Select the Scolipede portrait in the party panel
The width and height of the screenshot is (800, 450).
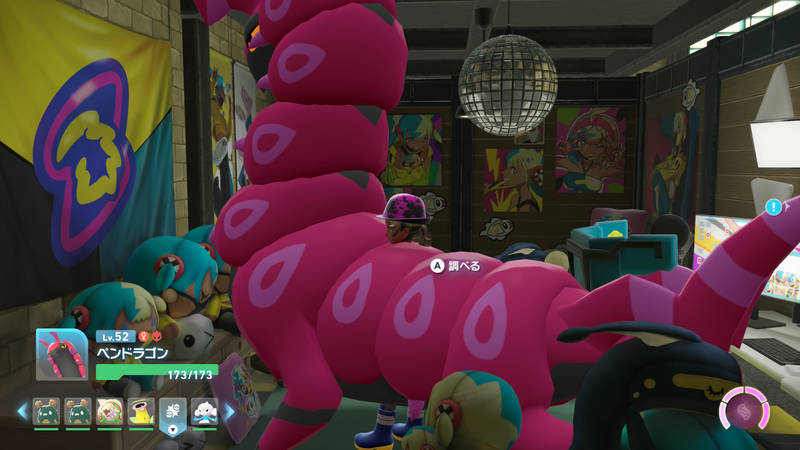coord(63,355)
